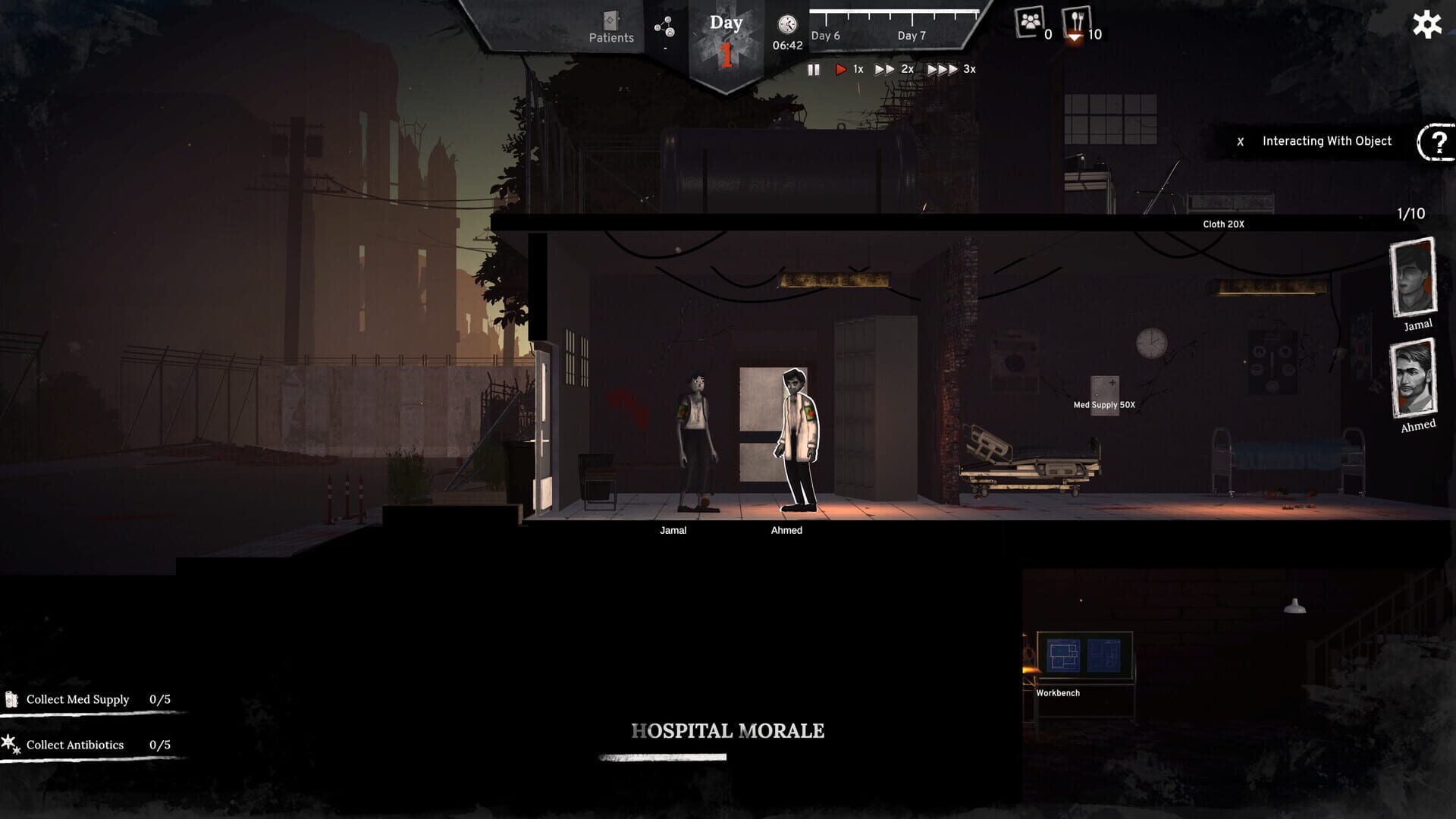1456x819 pixels.
Task: Resume normal 1x speed playback
Action: coord(839,68)
